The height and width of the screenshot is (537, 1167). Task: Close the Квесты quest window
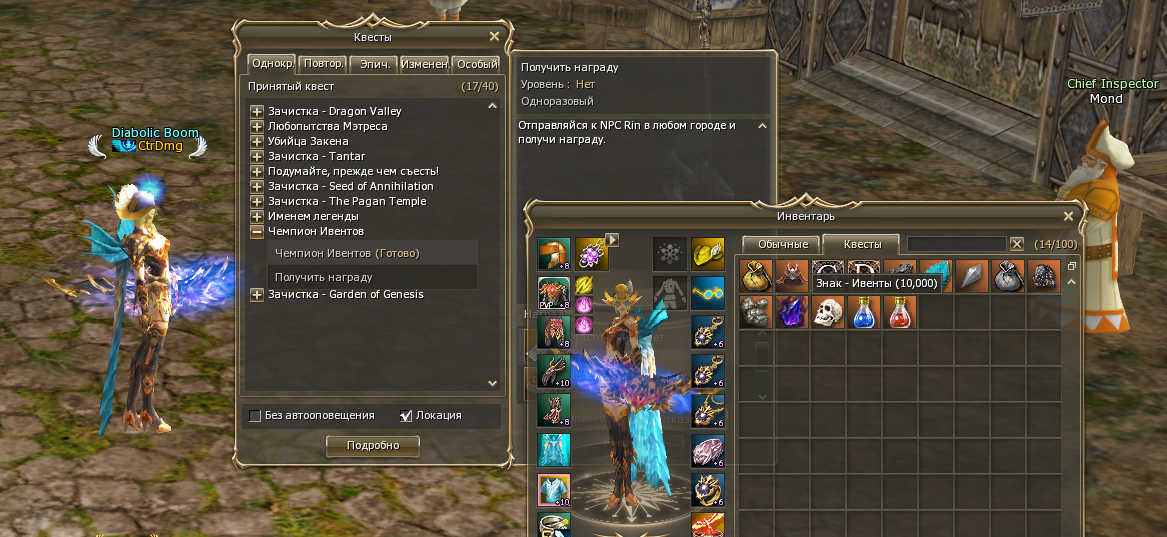[x=494, y=37]
